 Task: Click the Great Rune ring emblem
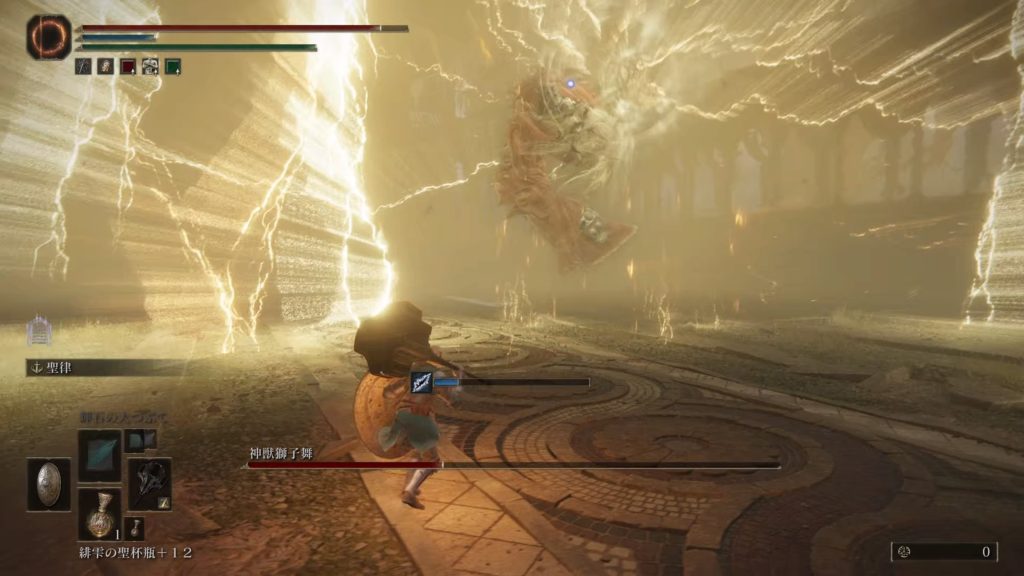point(48,36)
